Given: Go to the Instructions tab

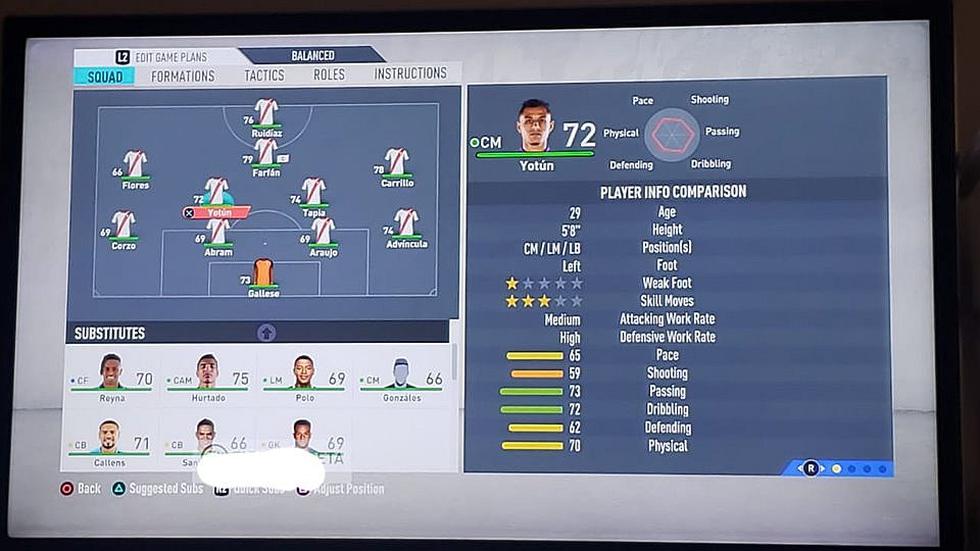Looking at the screenshot, I should click(410, 73).
